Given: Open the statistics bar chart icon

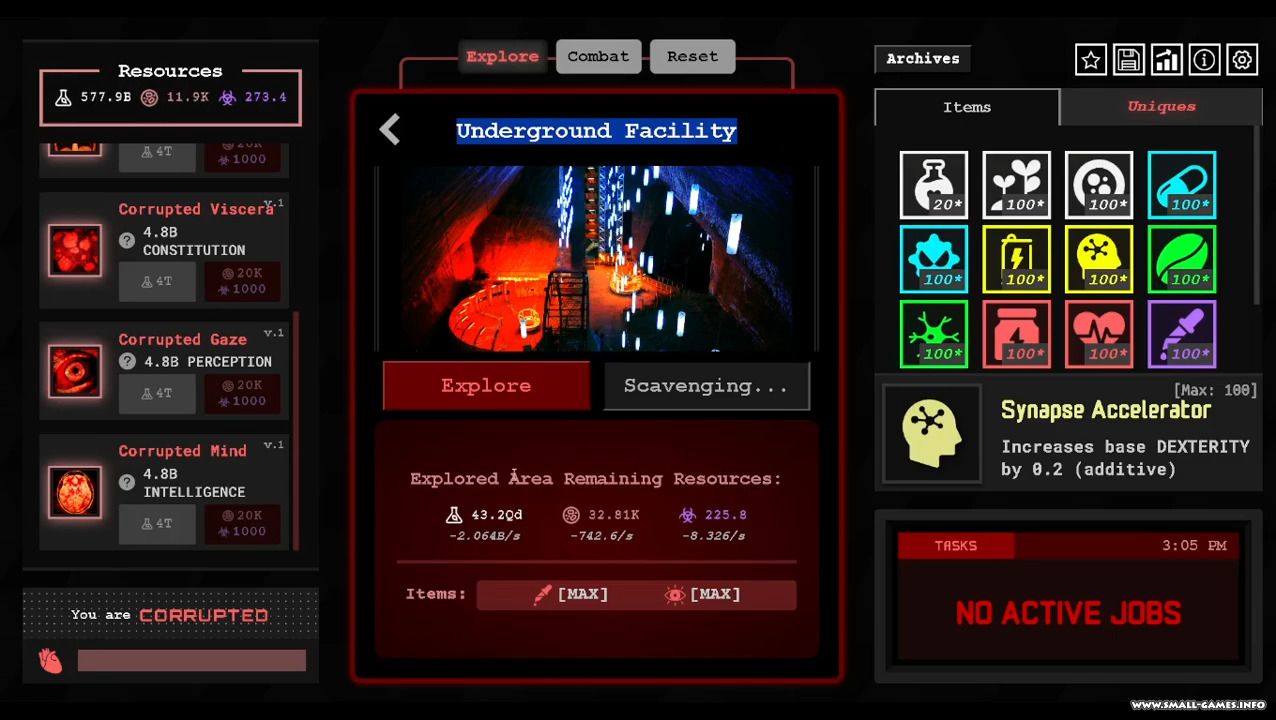Looking at the screenshot, I should tap(1166, 60).
